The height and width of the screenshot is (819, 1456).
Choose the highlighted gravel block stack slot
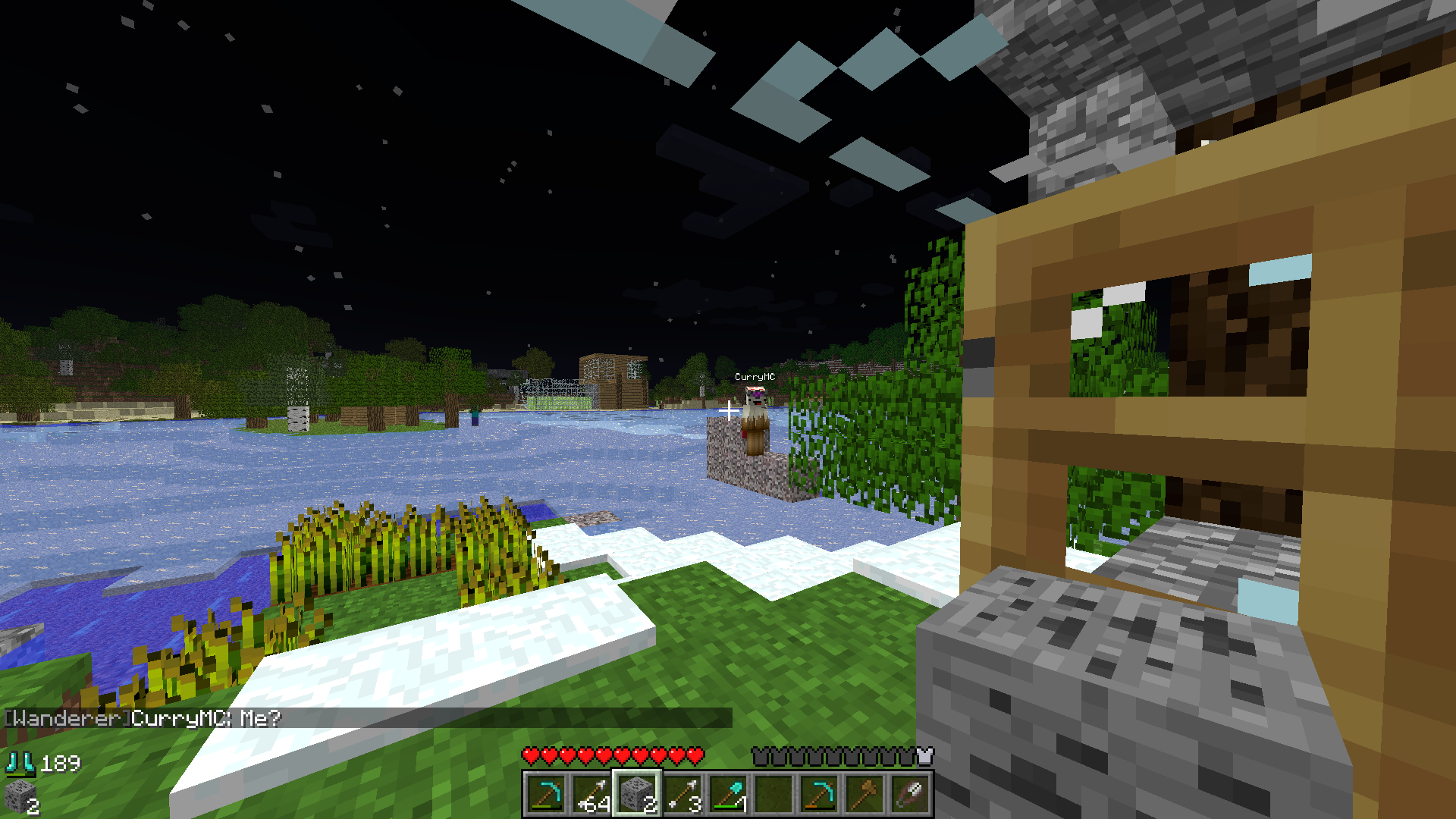click(637, 793)
